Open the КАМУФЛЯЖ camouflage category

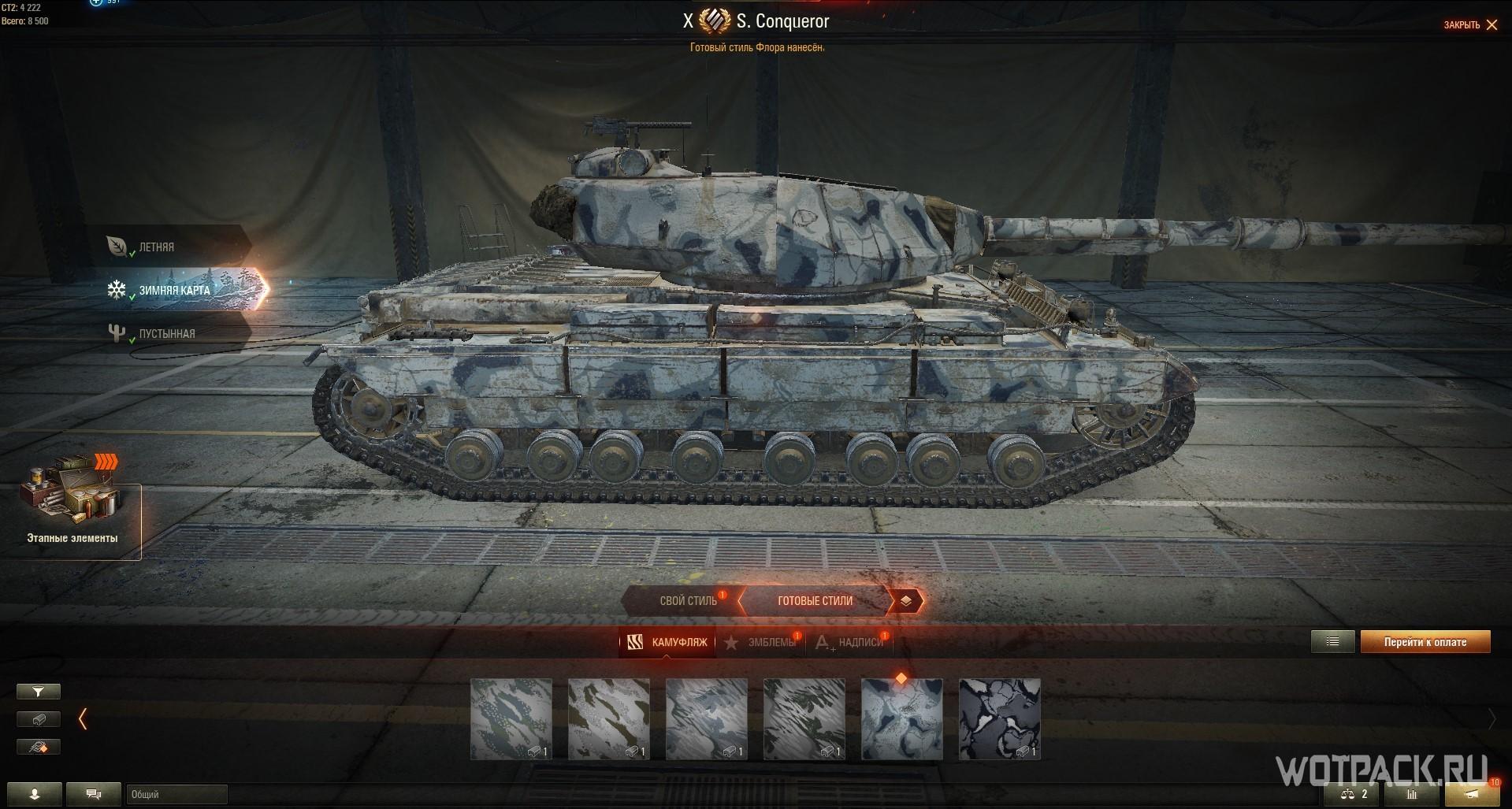[x=668, y=643]
